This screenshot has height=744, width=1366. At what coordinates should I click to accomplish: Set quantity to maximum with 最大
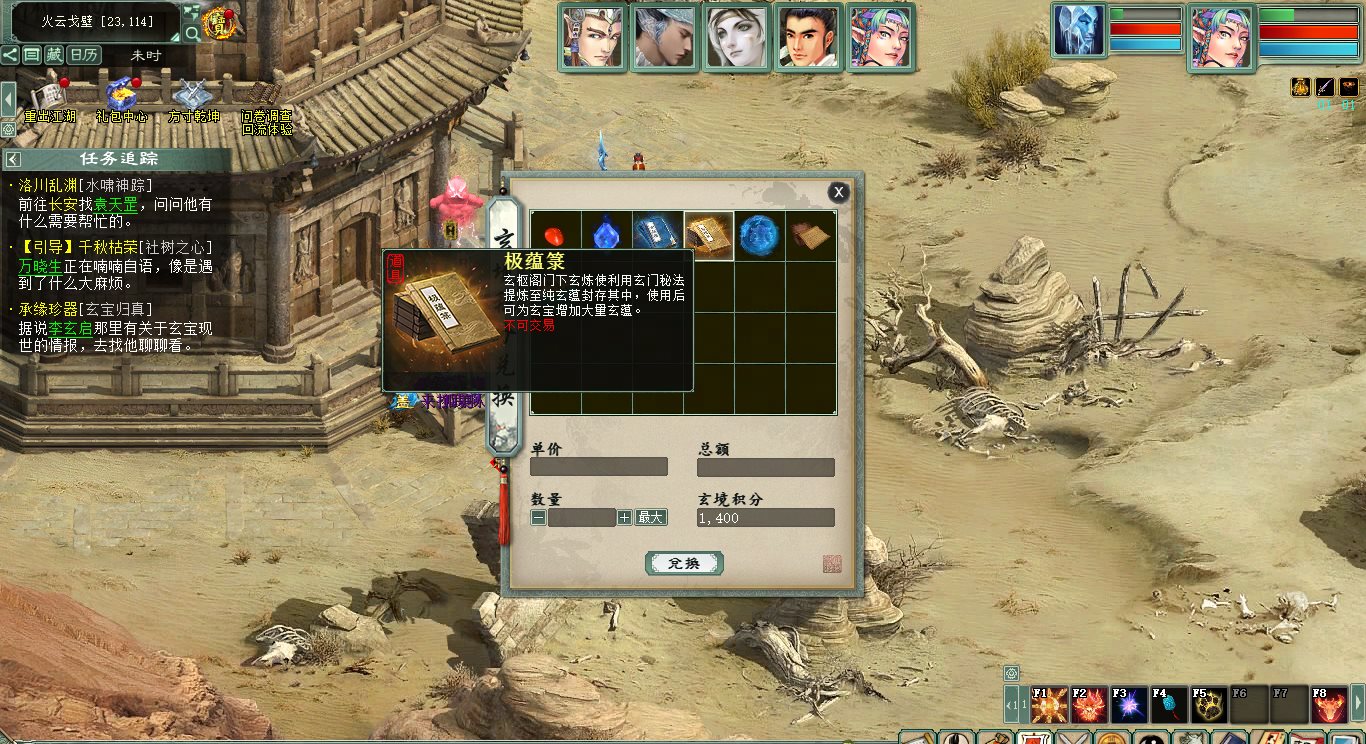click(651, 517)
